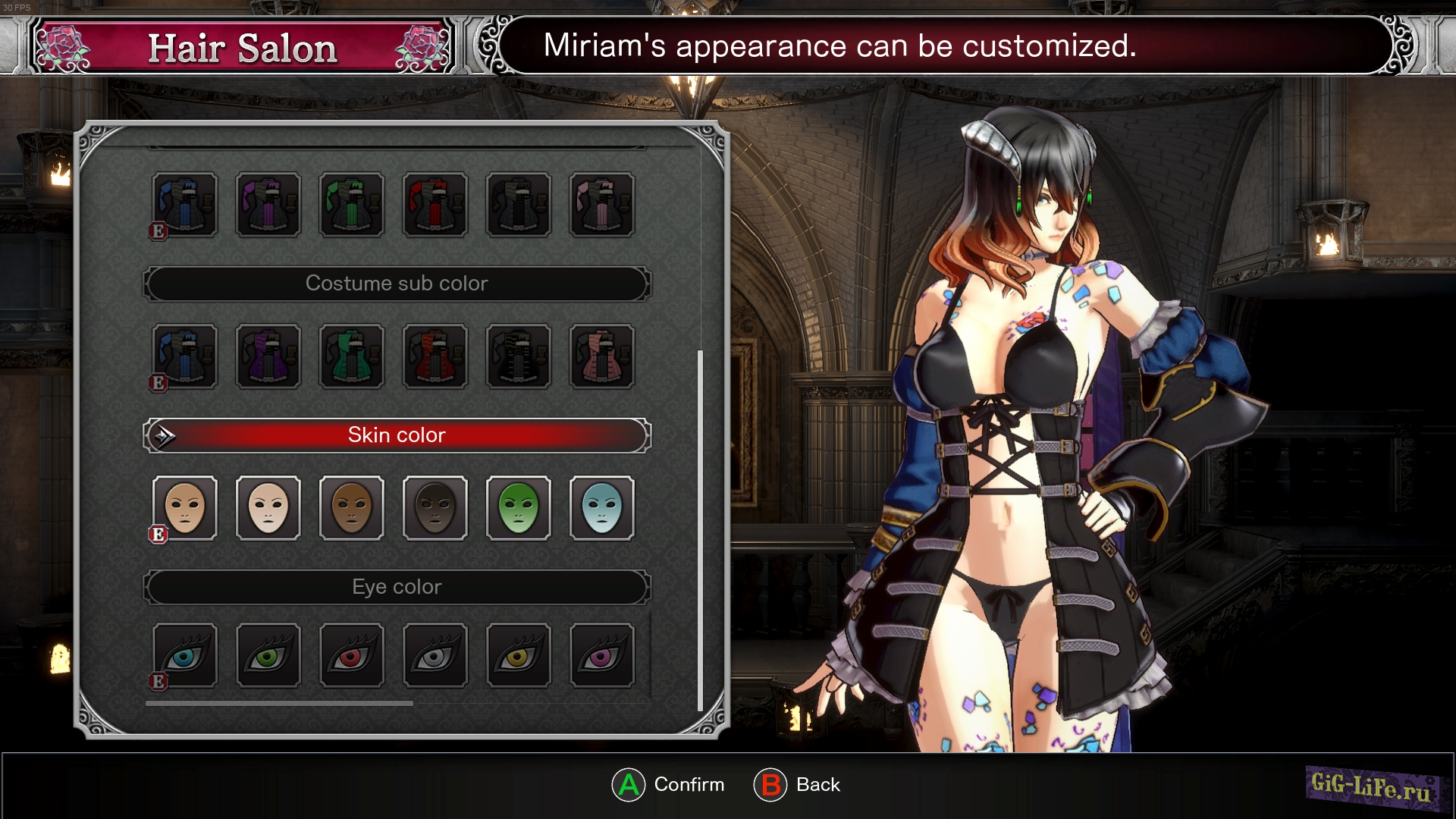Choose the Eye color section header

click(397, 587)
